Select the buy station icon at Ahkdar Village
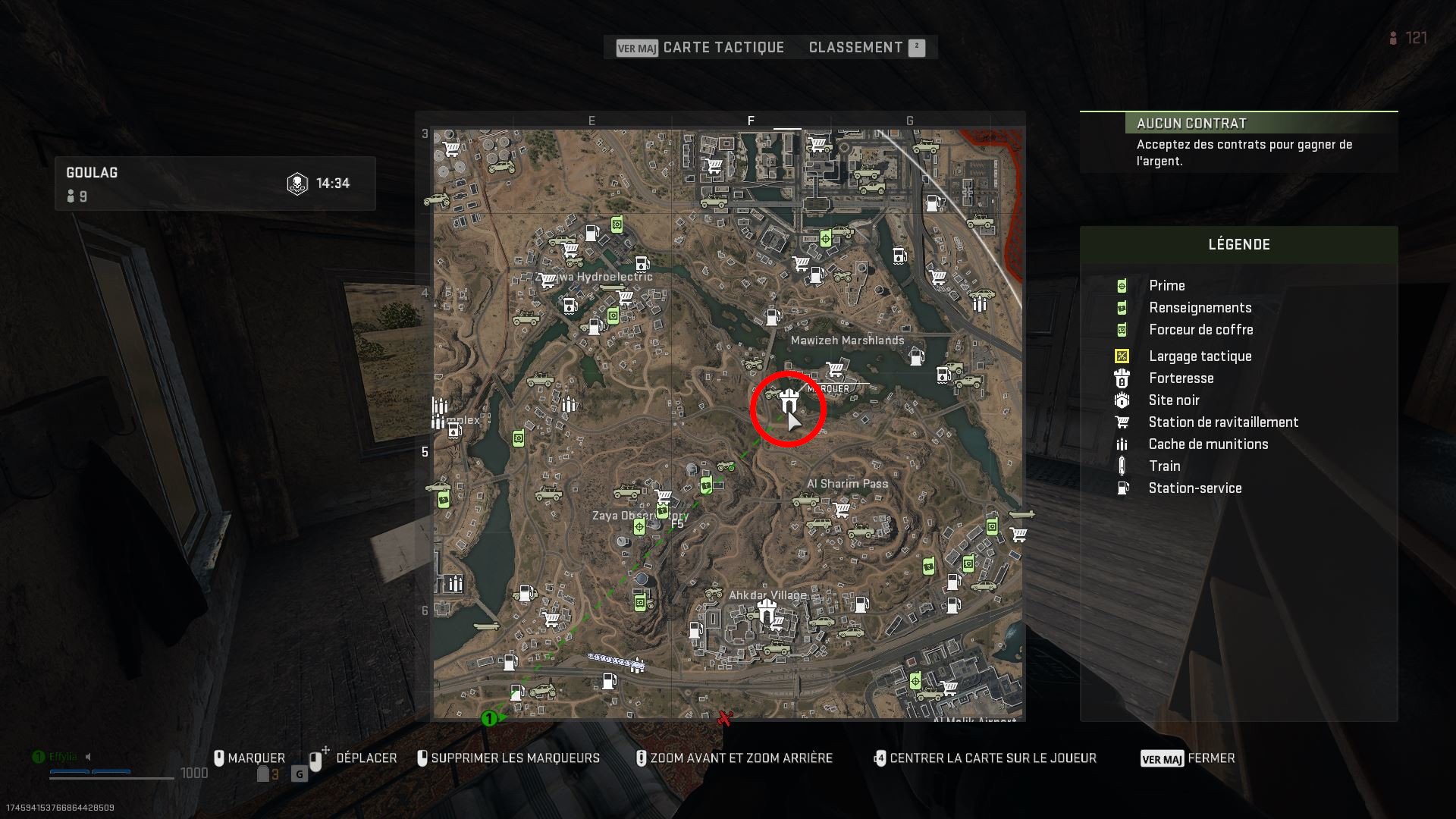This screenshot has height=819, width=1456. tap(777, 622)
